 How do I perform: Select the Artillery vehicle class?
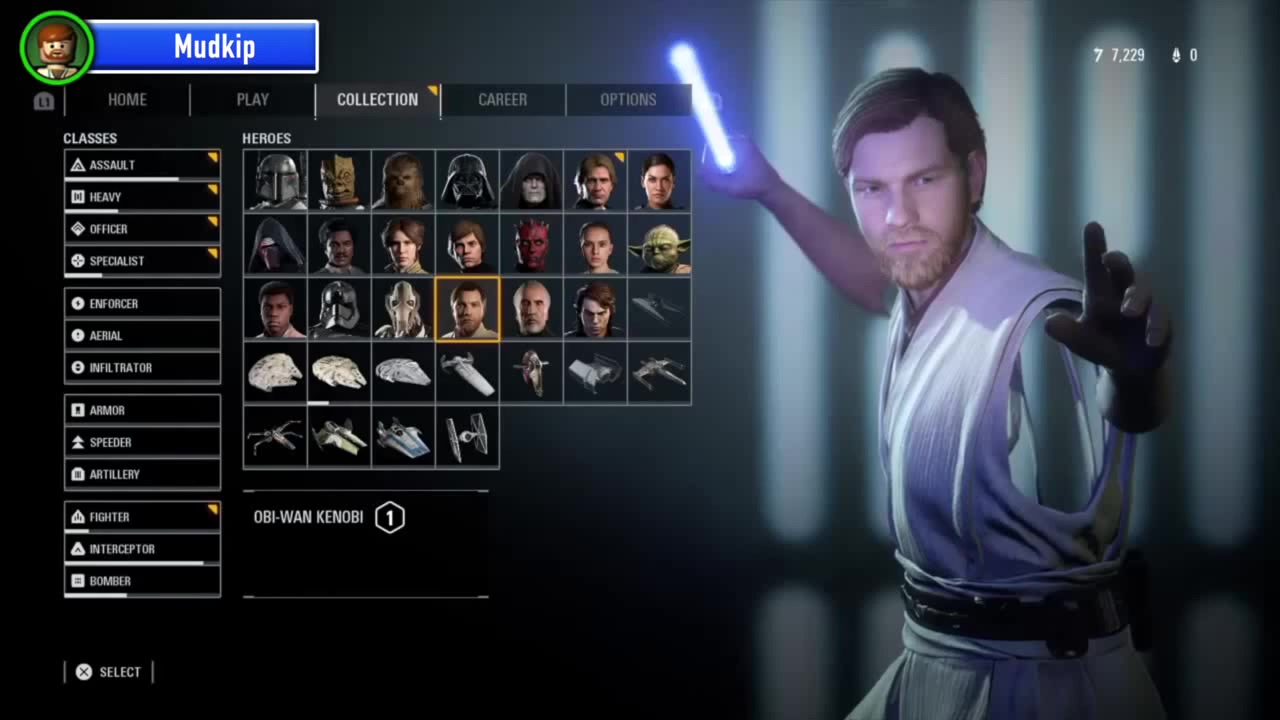pos(142,475)
